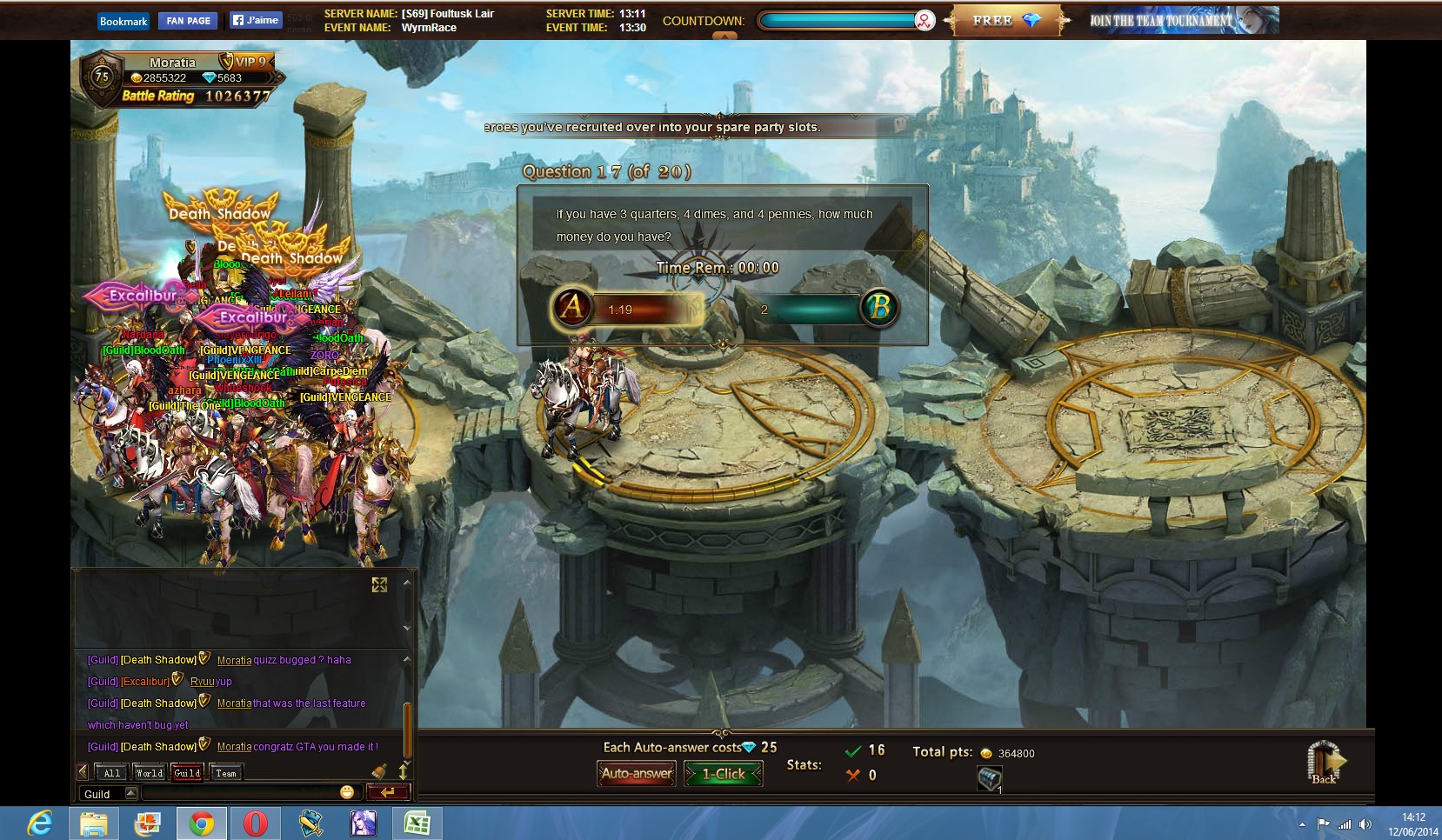
Task: Open the Bookmark link in top bar
Action: pos(124,21)
